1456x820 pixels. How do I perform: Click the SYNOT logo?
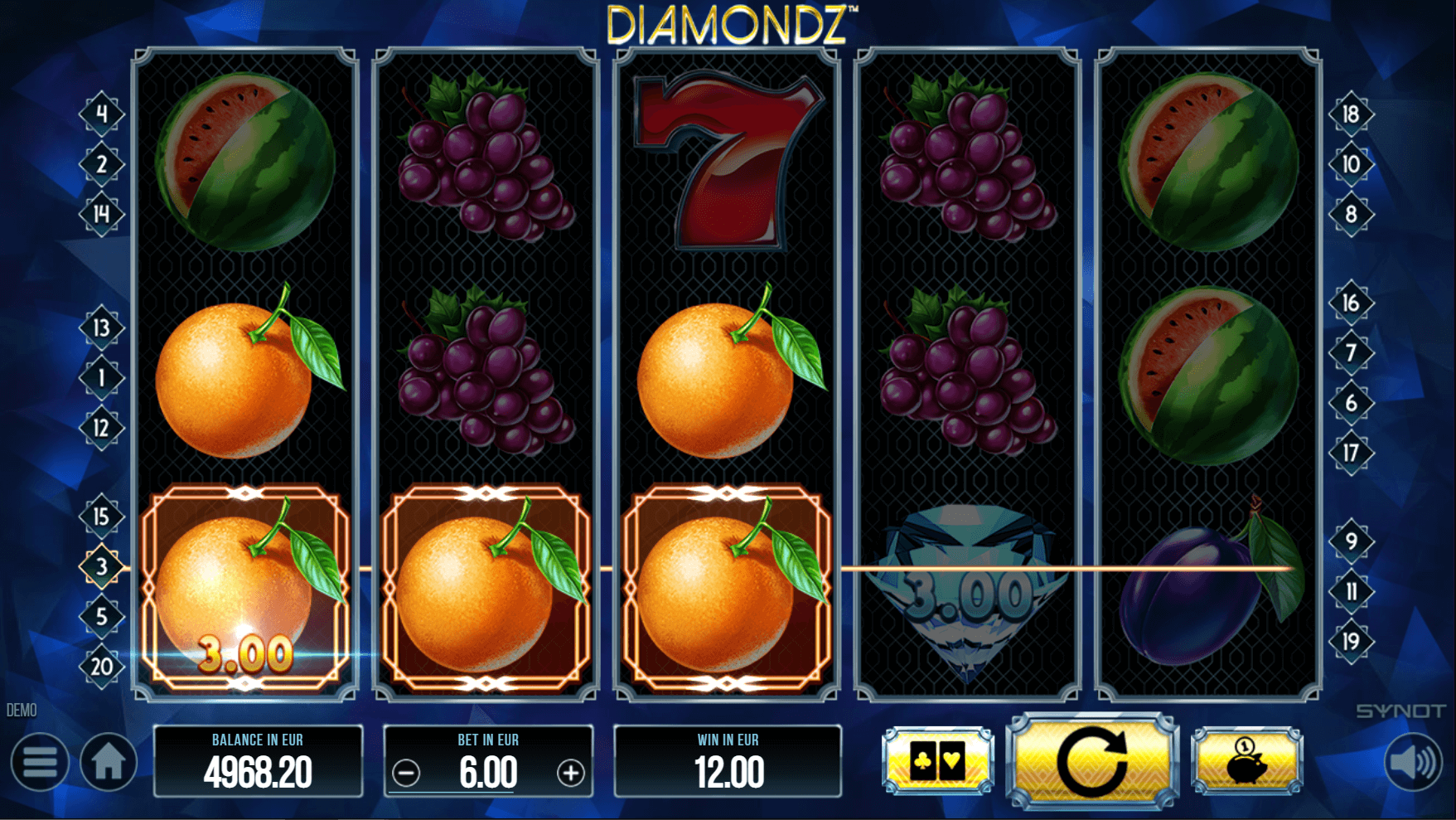point(1400,709)
